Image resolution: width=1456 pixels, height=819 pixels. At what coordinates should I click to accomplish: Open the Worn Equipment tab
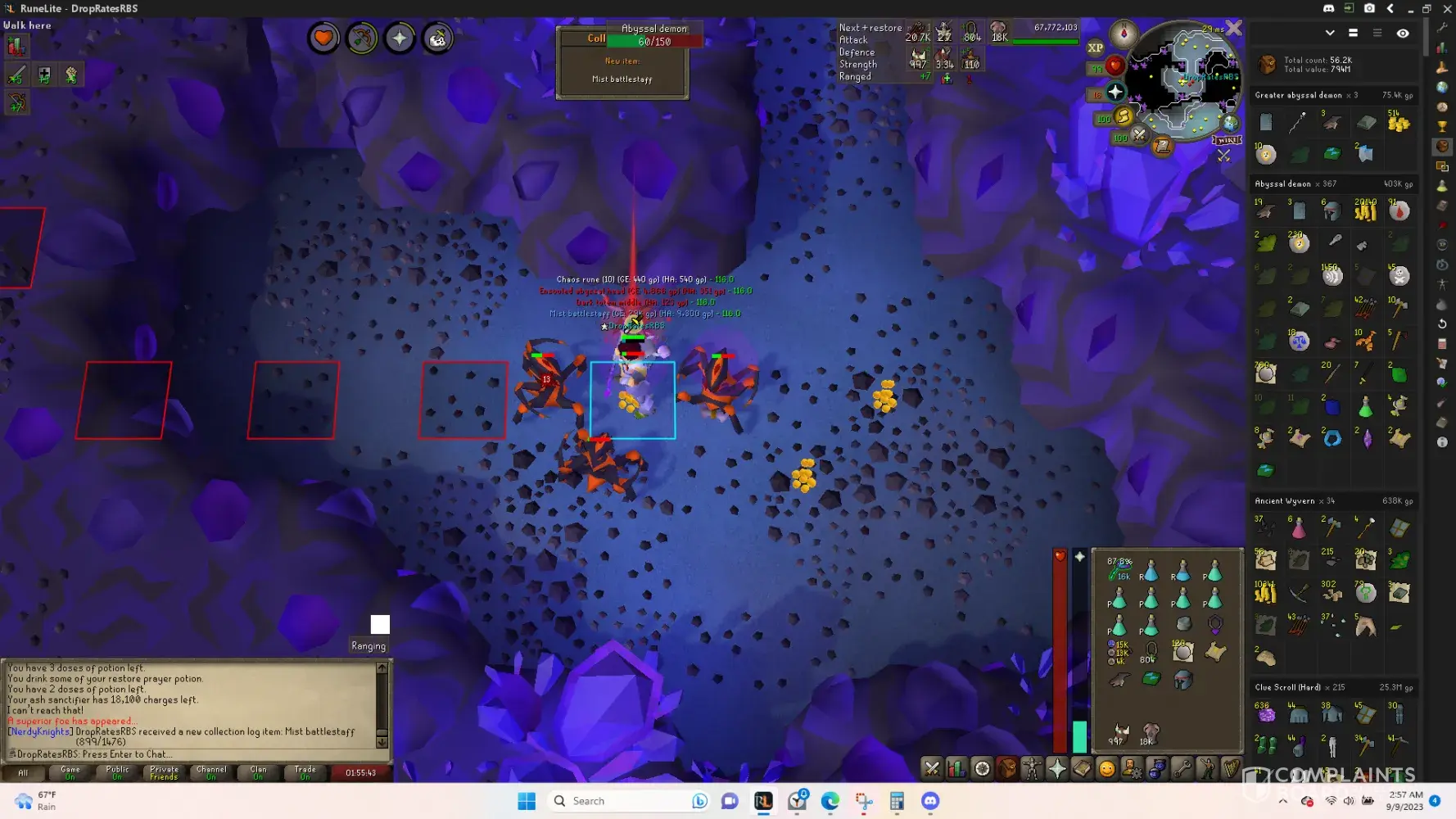pos(1032,768)
